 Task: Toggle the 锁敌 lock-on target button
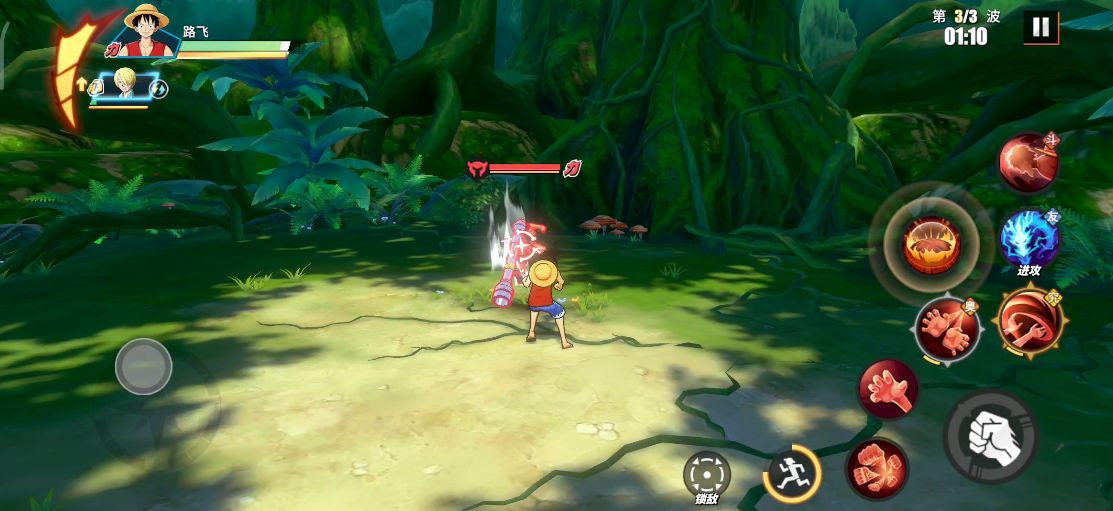coord(707,473)
